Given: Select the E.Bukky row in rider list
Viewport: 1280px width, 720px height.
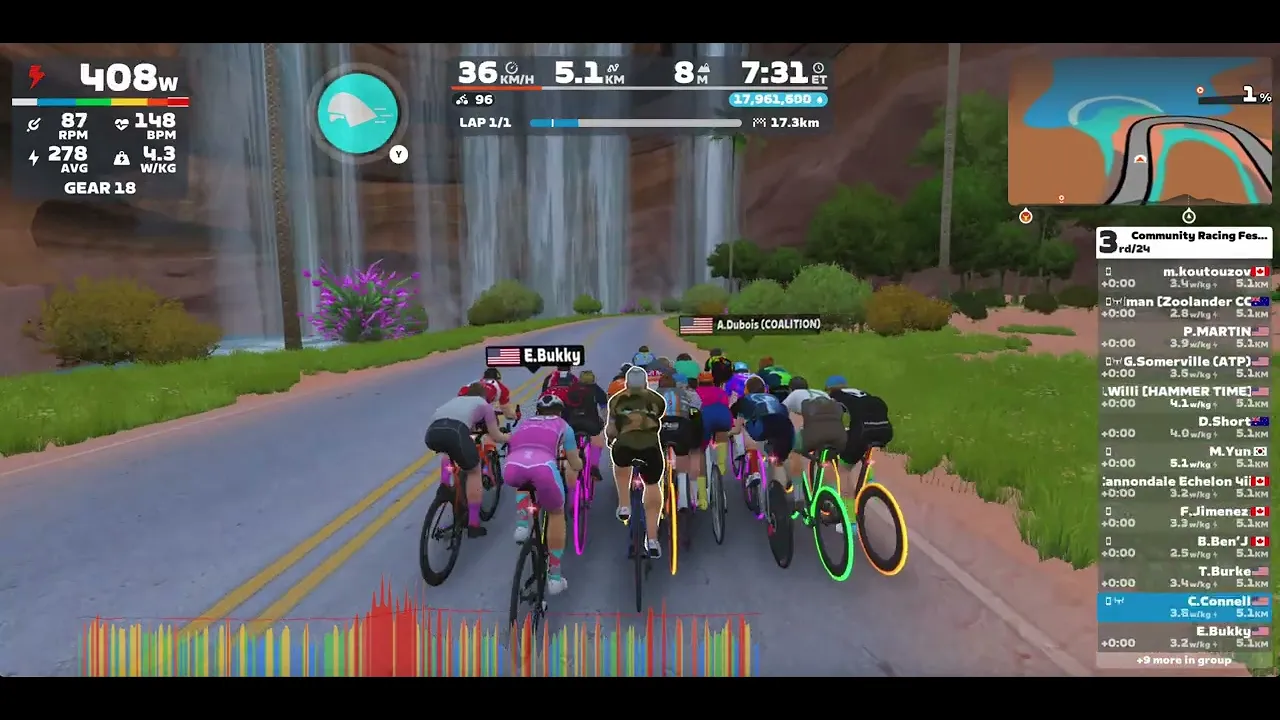Looking at the screenshot, I should tap(1184, 637).
